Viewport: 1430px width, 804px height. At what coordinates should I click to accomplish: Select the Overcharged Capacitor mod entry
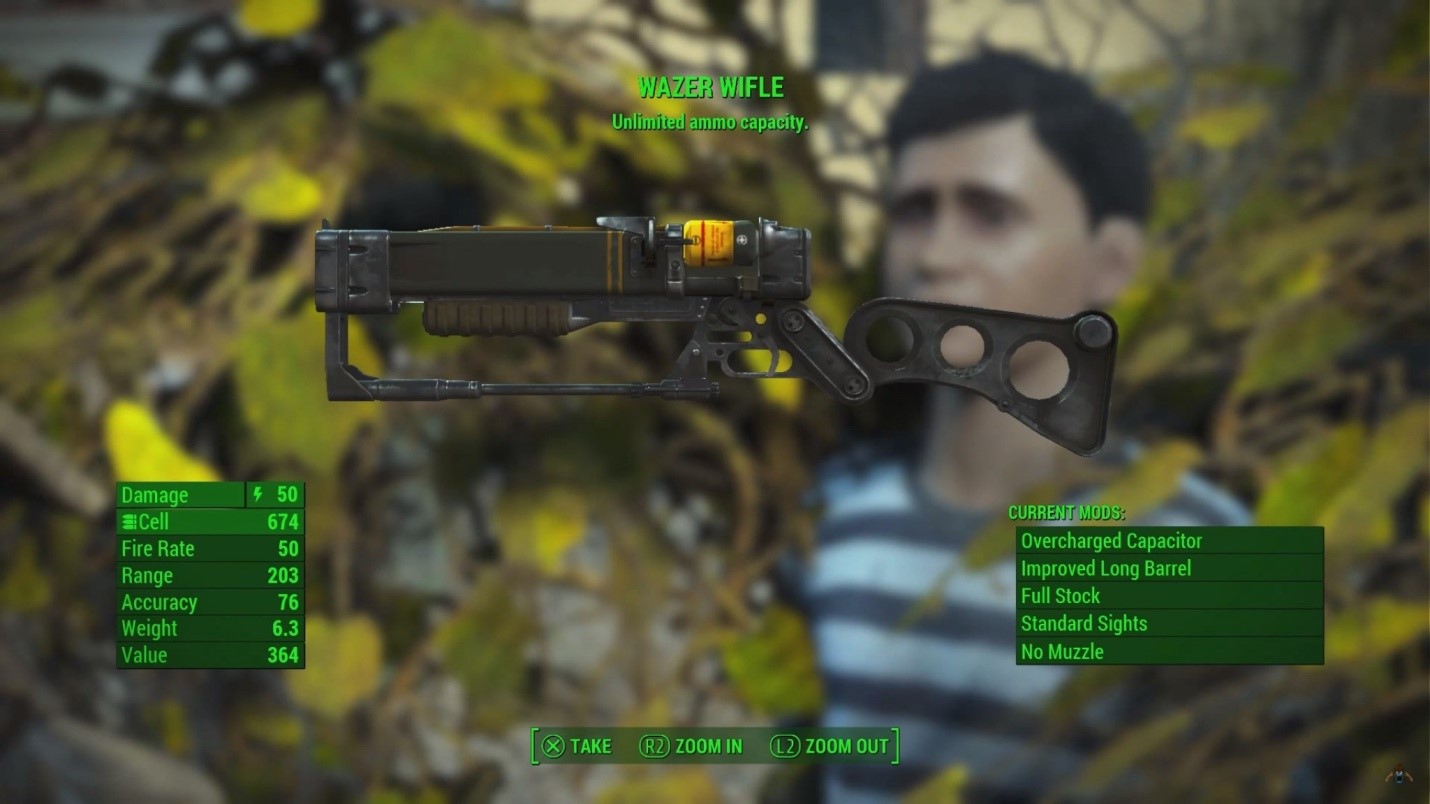pyautogui.click(x=1113, y=541)
